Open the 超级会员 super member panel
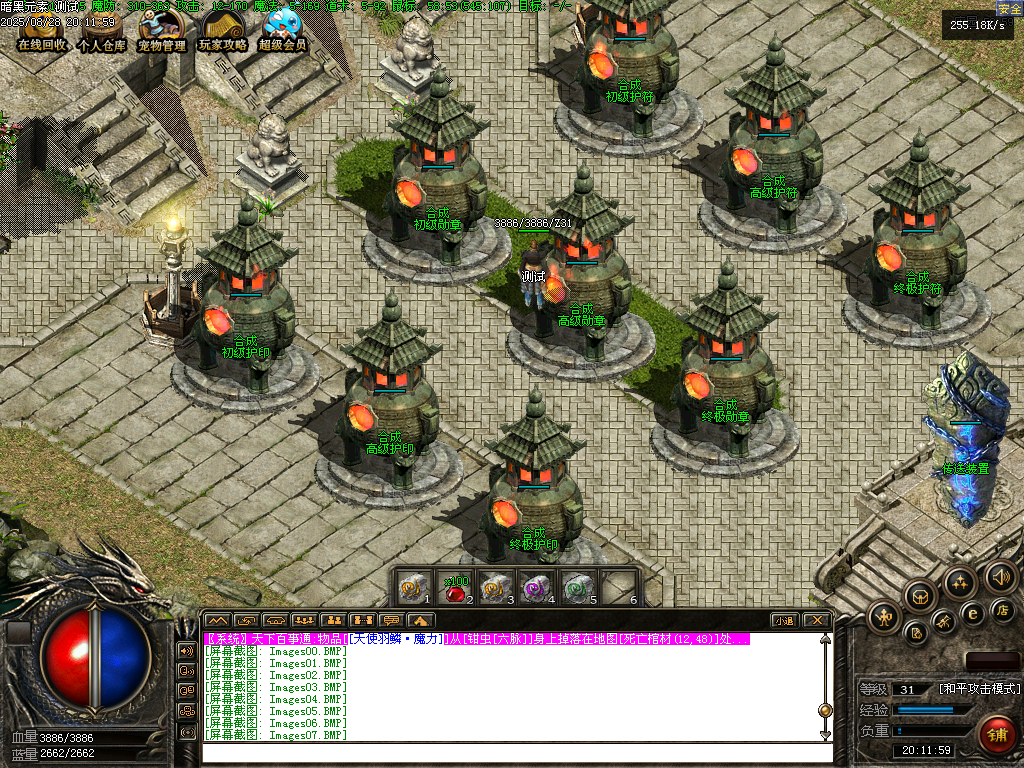This screenshot has width=1024, height=768. click(282, 32)
